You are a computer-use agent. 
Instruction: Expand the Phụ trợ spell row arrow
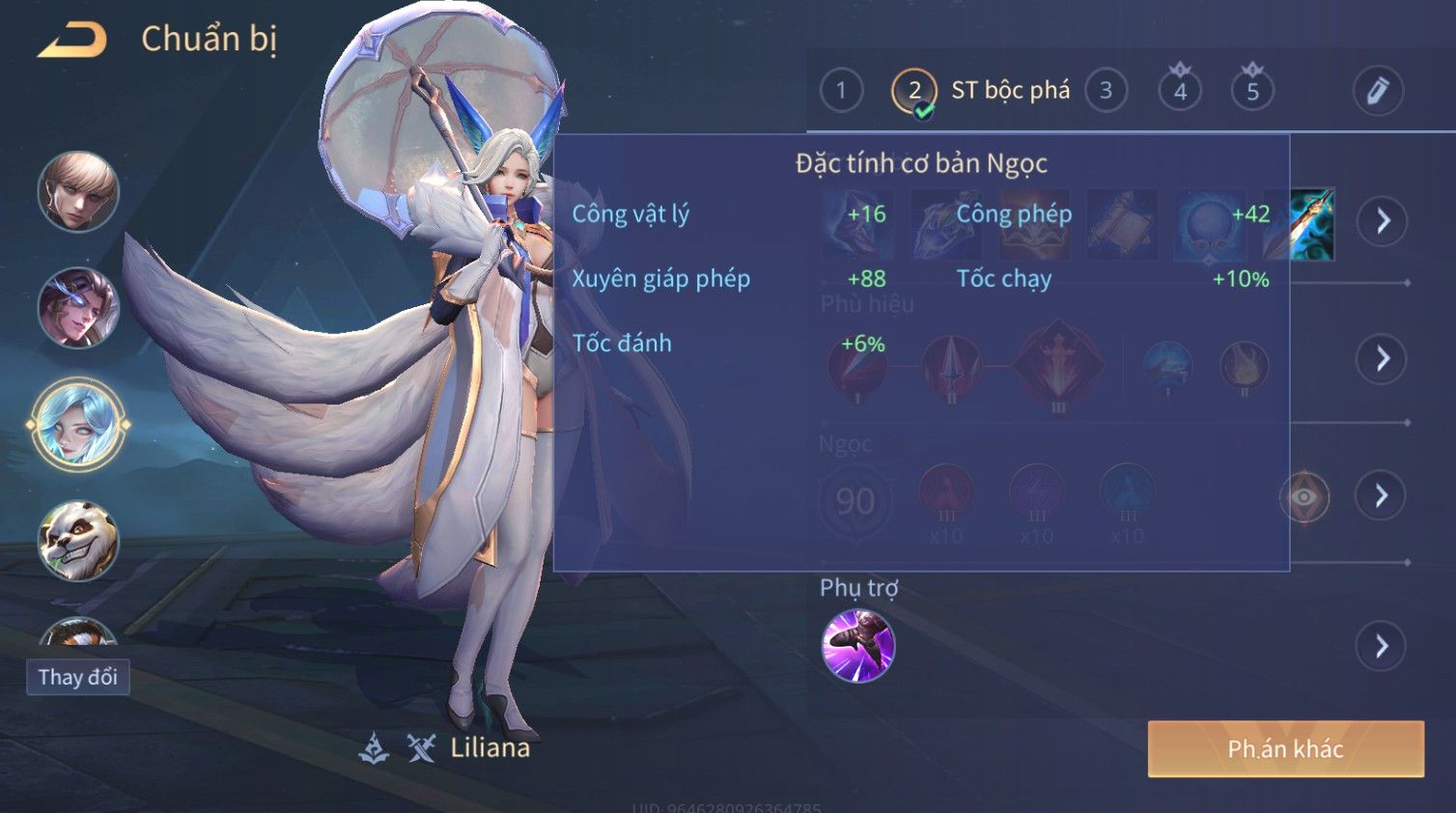point(1381,646)
